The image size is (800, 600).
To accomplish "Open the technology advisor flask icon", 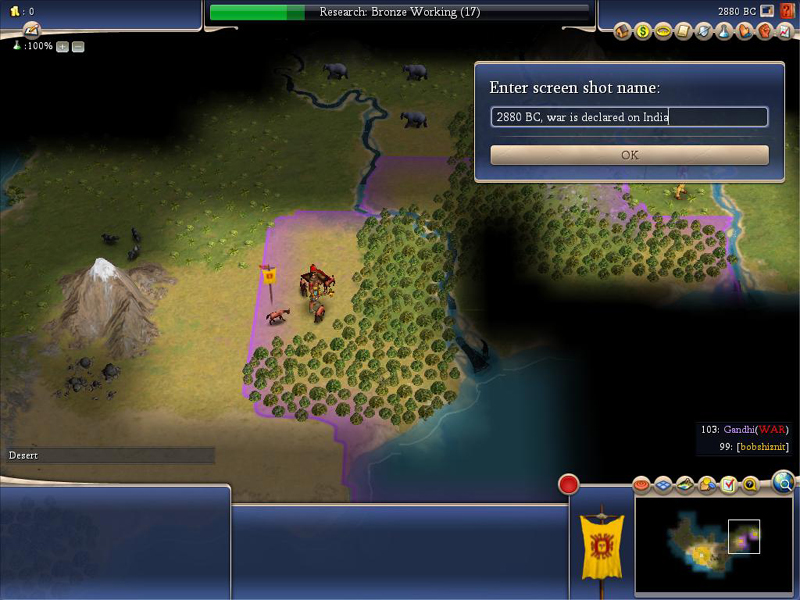I will pyautogui.click(x=723, y=32).
